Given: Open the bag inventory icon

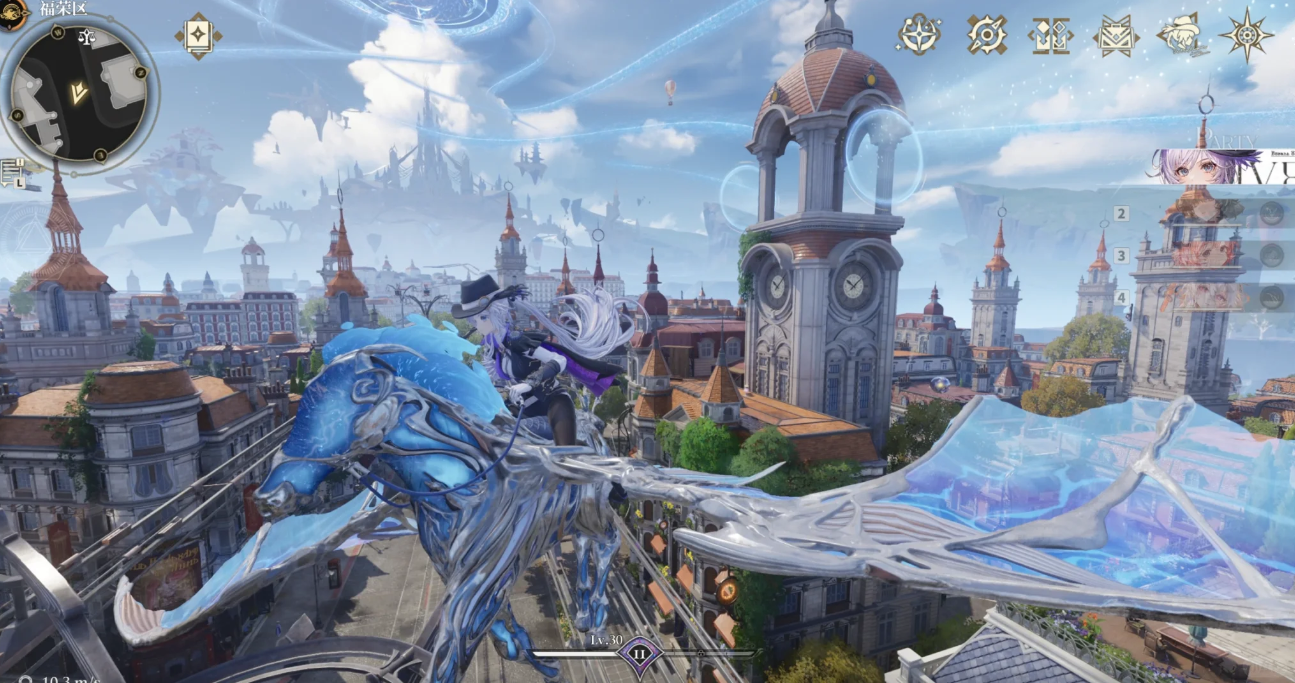Looking at the screenshot, I should pos(1116,36).
